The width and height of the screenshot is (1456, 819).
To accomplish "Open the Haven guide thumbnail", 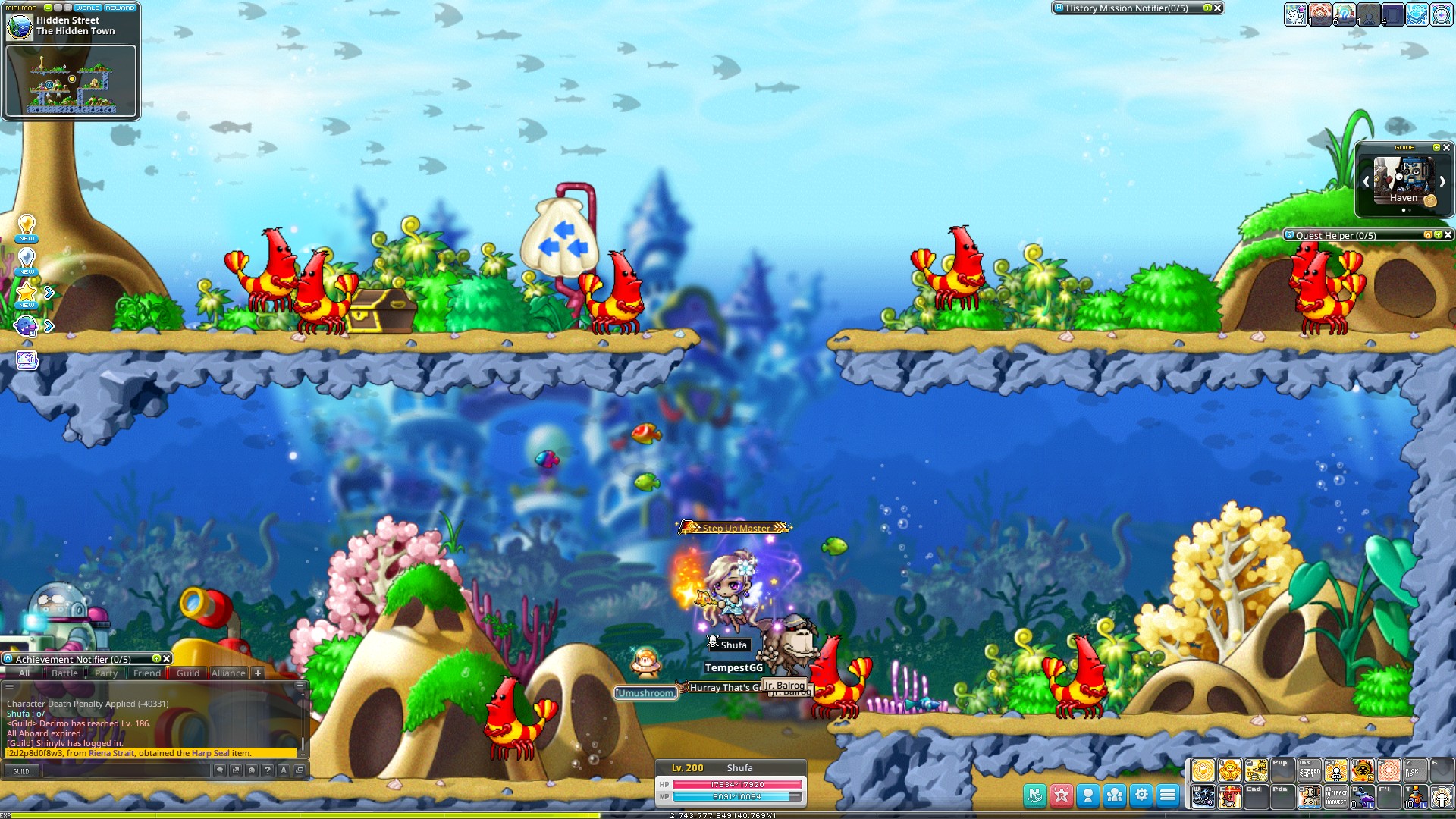I will coord(1404,180).
